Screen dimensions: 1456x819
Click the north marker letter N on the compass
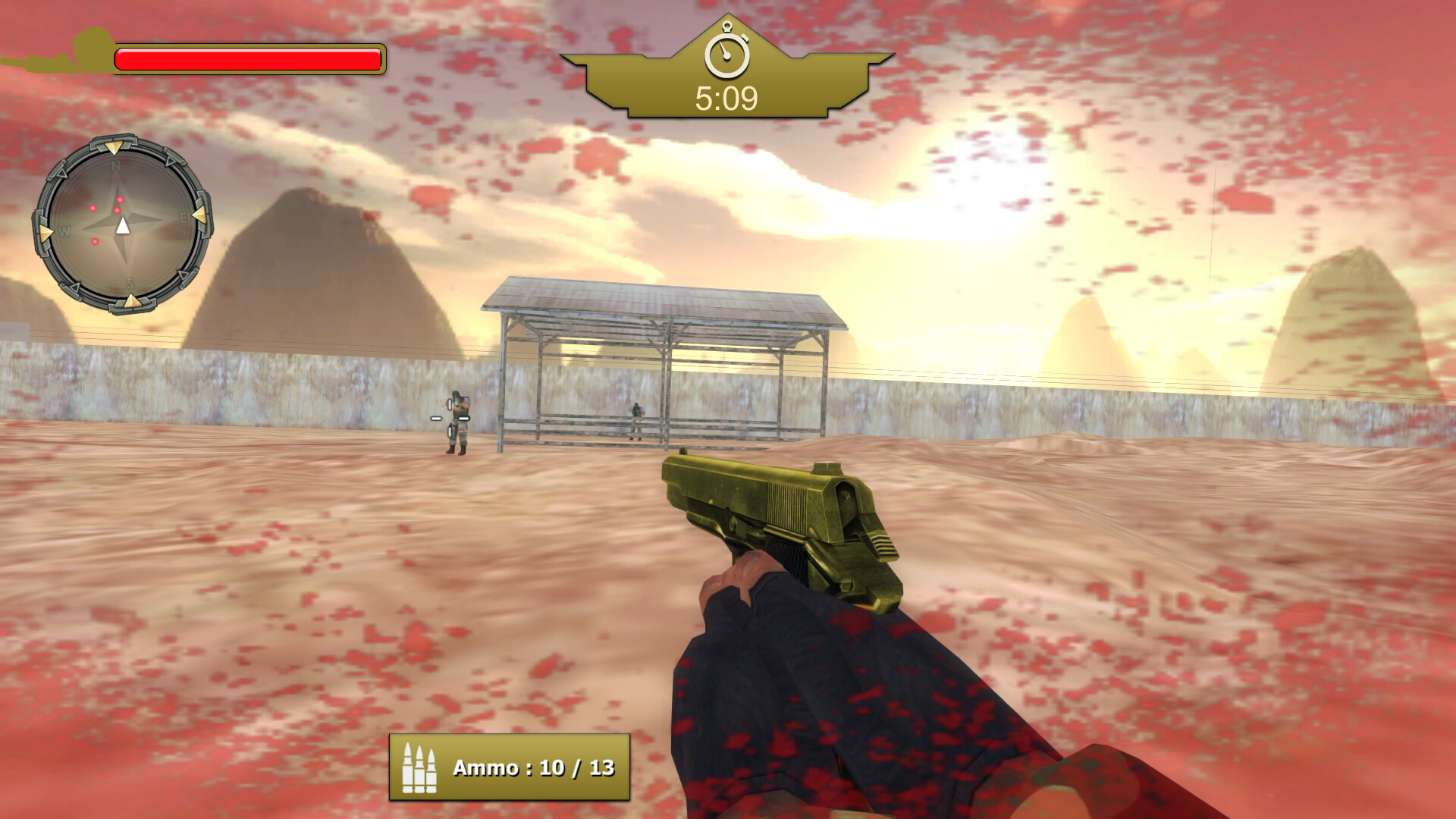pyautogui.click(x=115, y=165)
